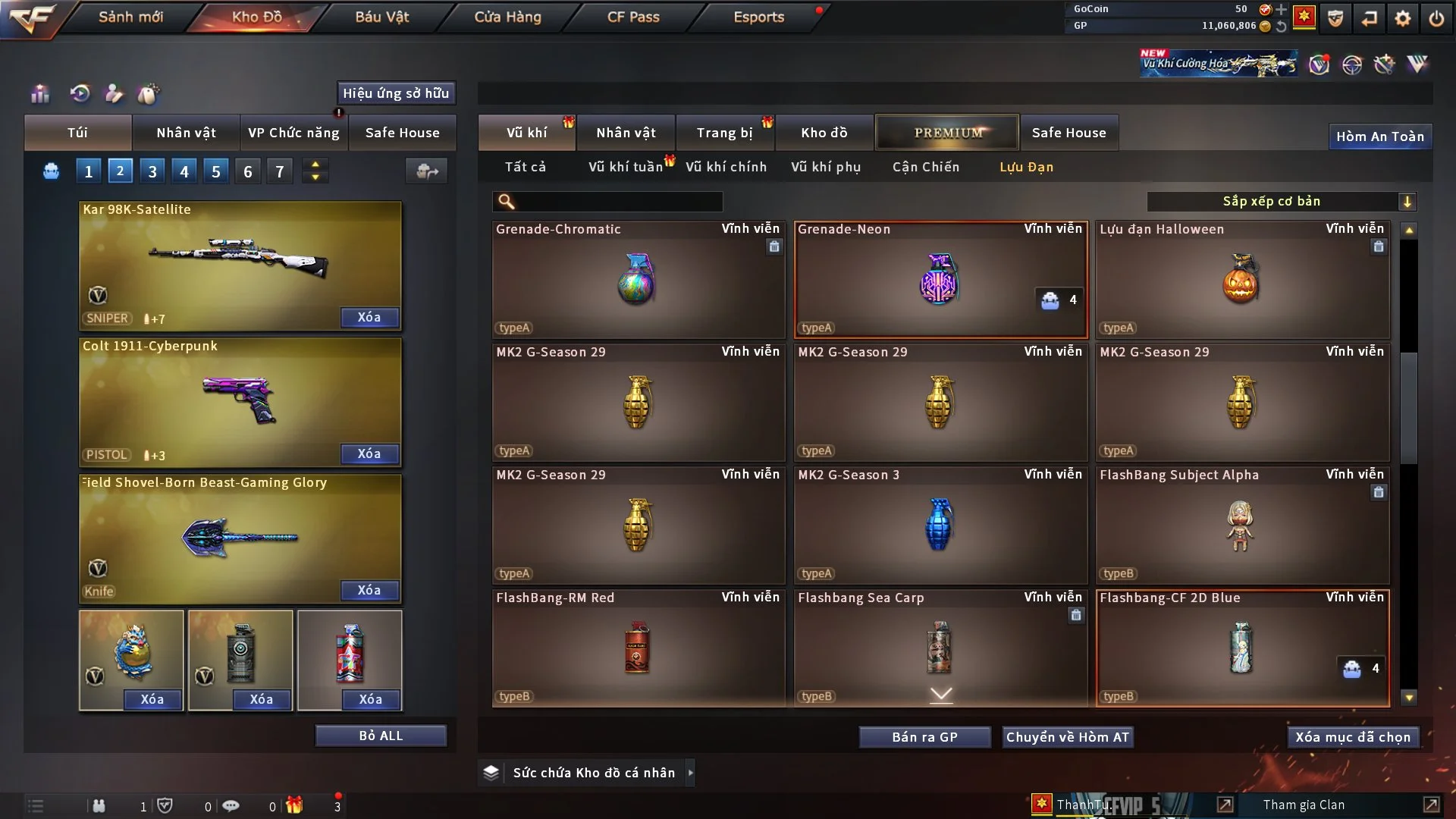Image resolution: width=1456 pixels, height=819 pixels.
Task: Open the Cửa Hàng shop menu
Action: pos(507,17)
